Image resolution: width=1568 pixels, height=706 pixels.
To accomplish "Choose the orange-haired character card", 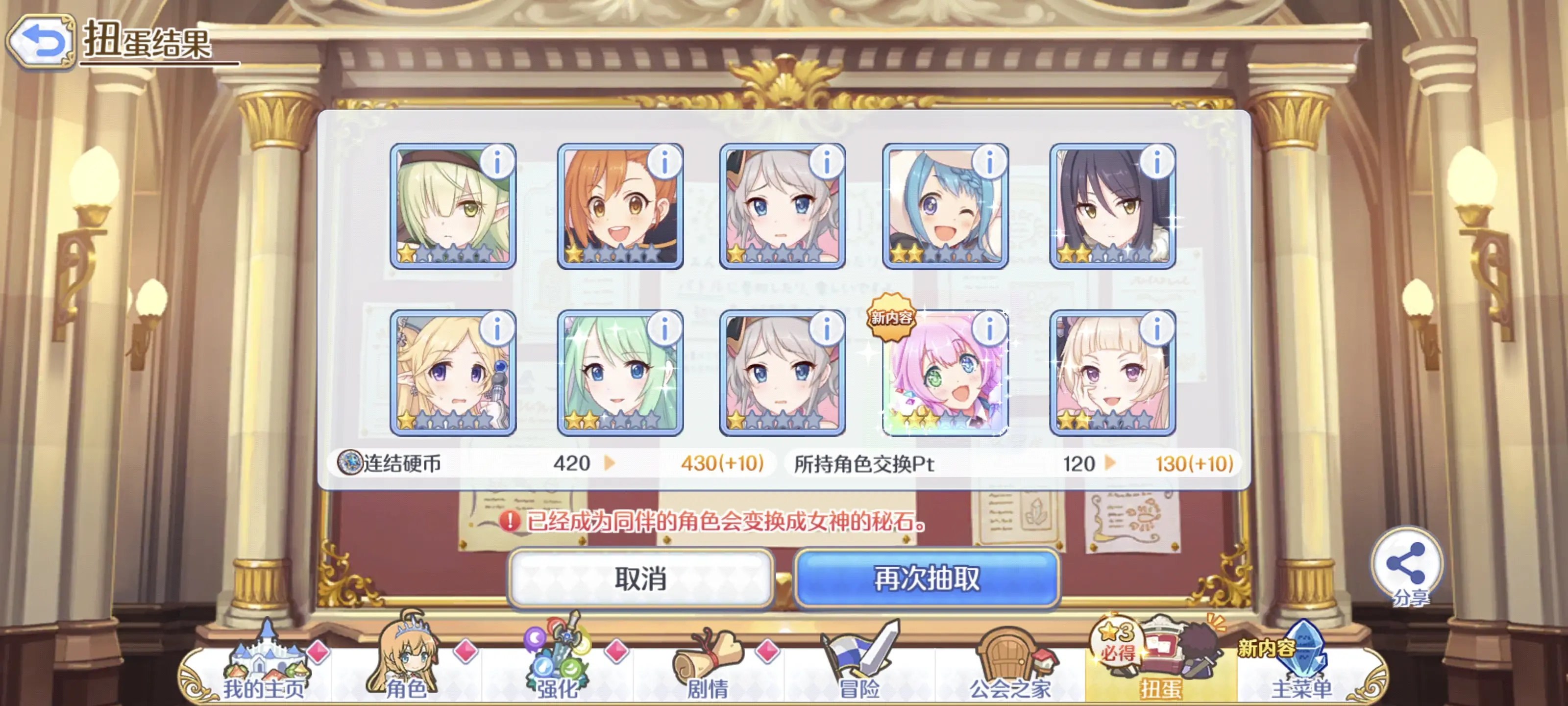I will tap(620, 206).
